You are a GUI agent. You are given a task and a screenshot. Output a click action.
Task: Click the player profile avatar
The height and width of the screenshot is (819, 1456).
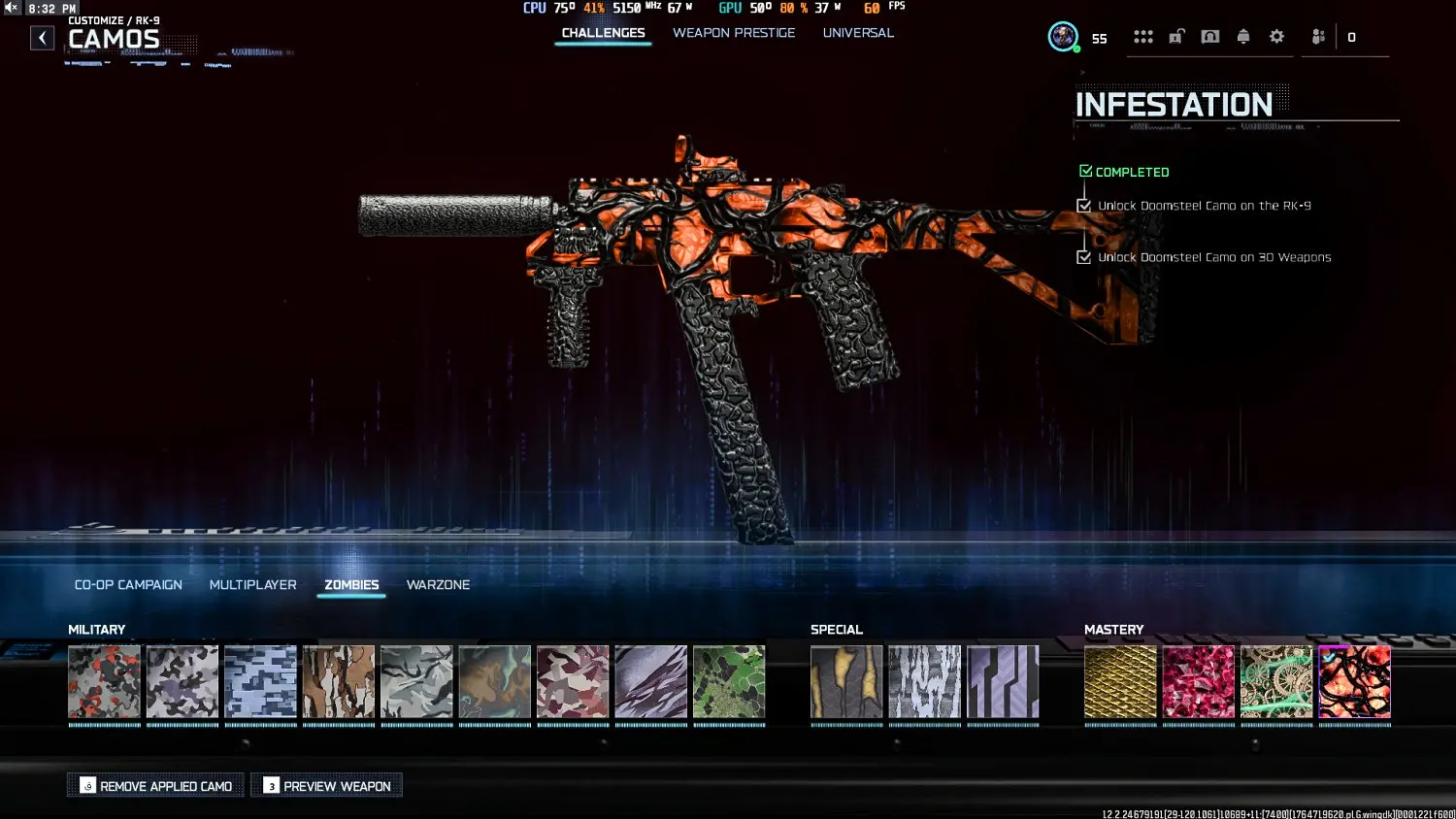coord(1062,37)
